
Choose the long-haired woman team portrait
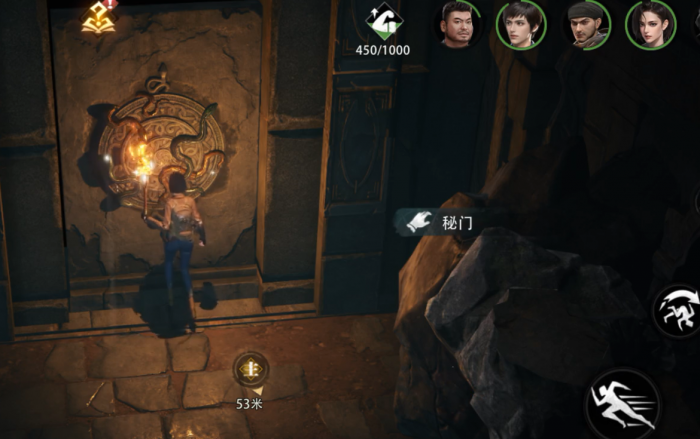coord(650,24)
